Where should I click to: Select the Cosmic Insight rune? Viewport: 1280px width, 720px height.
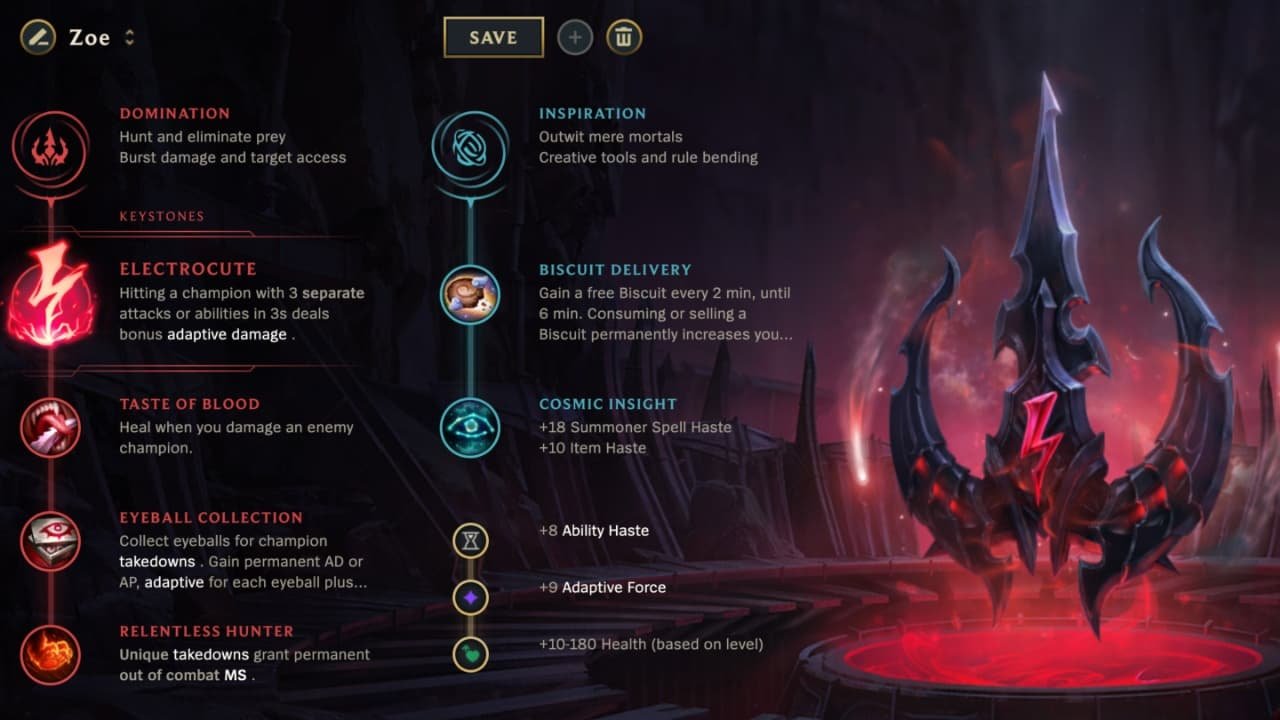(x=470, y=428)
